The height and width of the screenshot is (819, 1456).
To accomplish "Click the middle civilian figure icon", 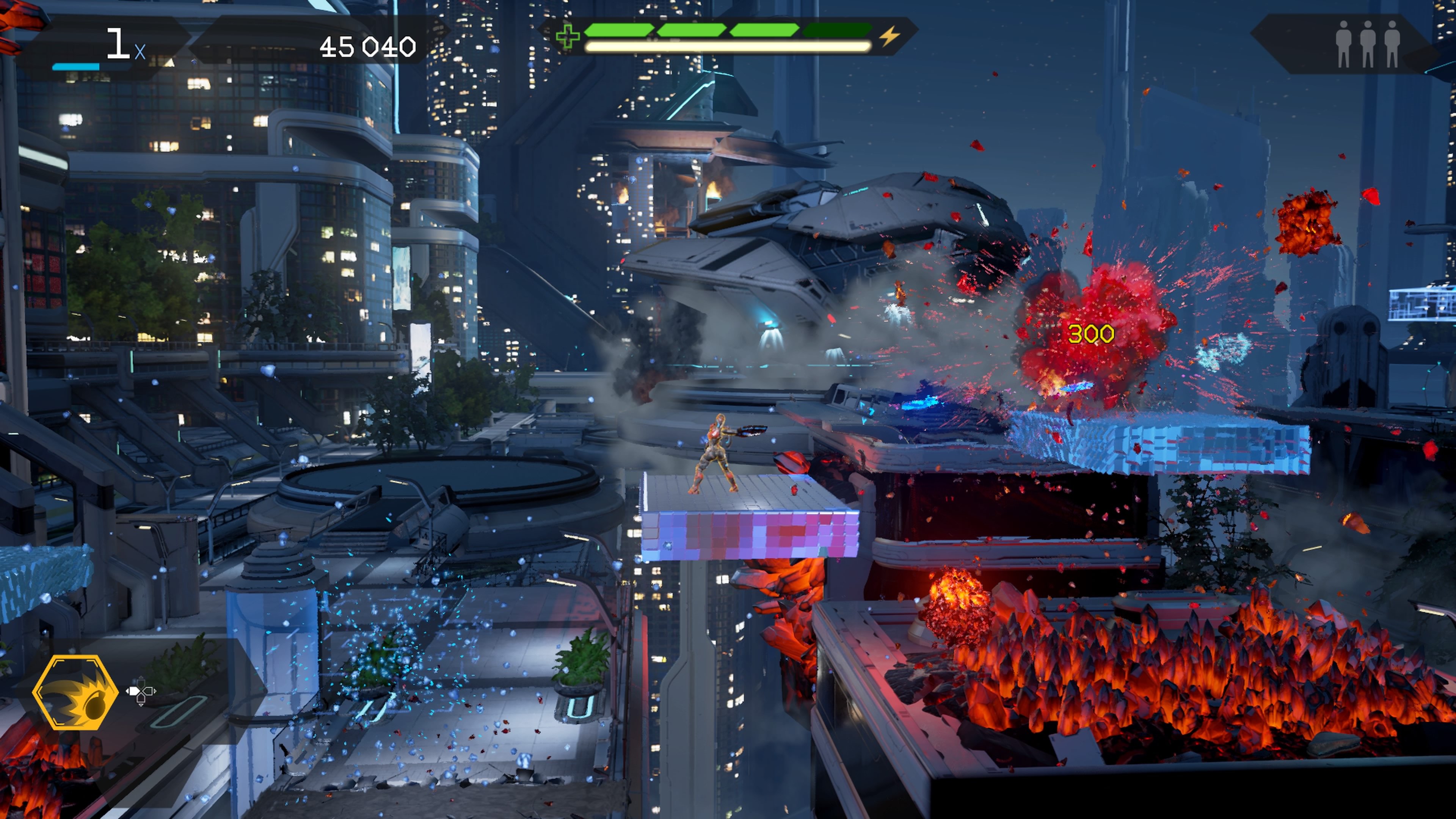I will click(x=1368, y=44).
